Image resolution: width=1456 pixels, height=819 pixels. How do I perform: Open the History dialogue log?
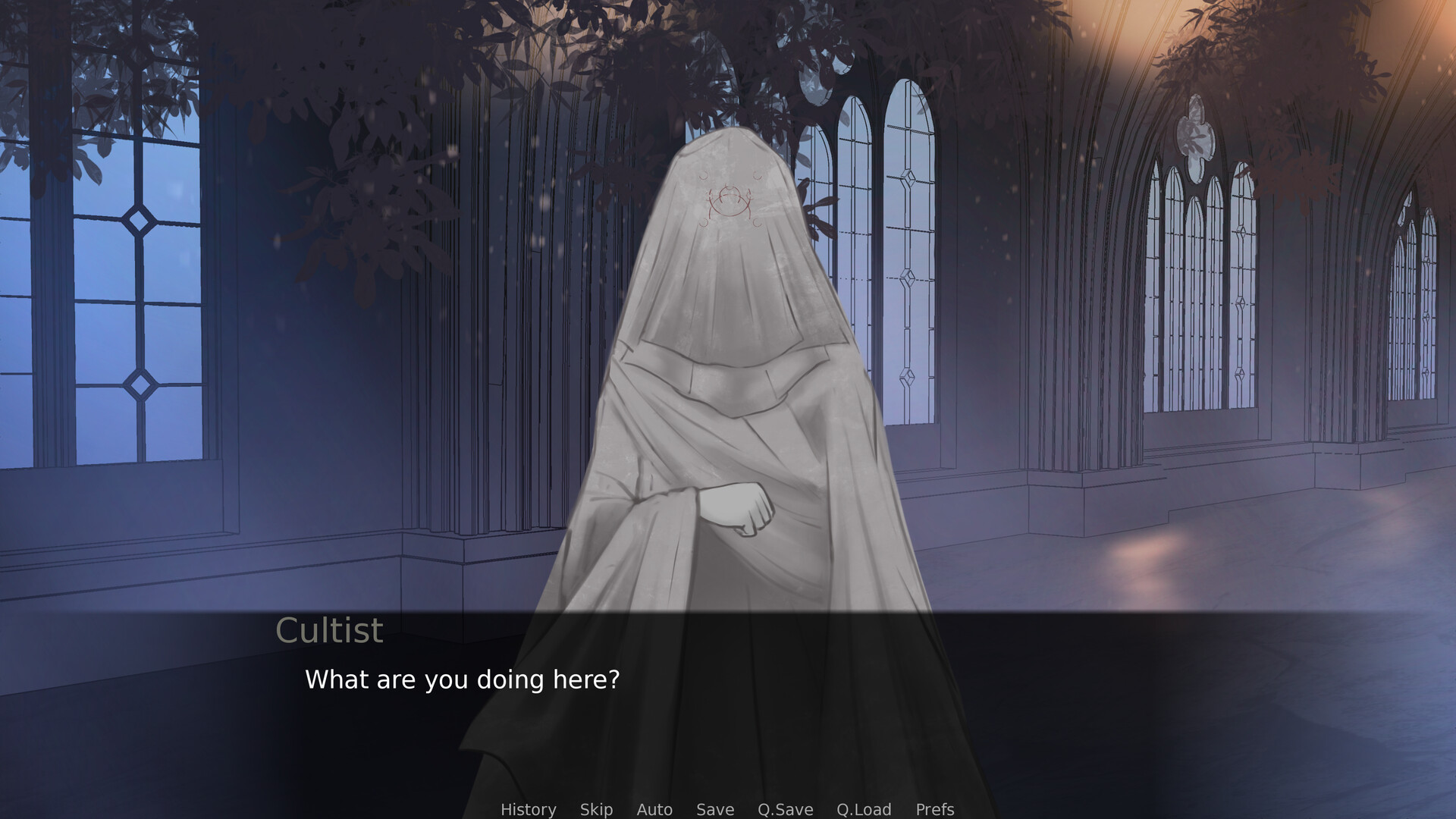(528, 809)
